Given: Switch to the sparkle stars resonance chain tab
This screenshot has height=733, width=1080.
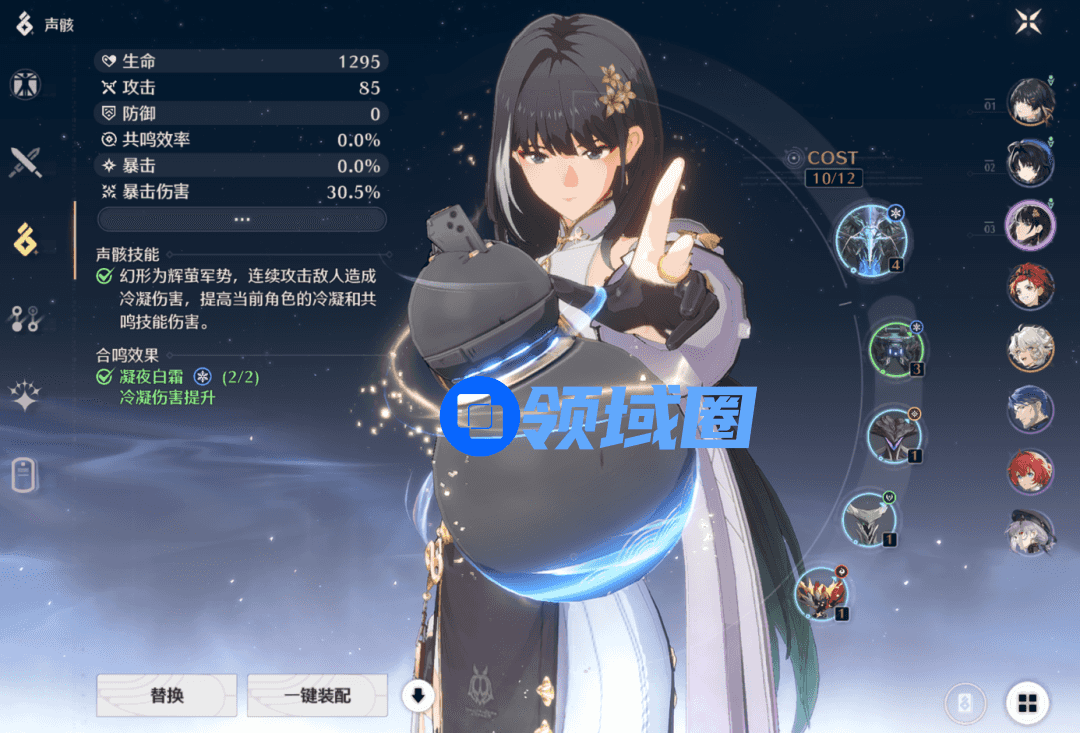Looking at the screenshot, I should [x=25, y=397].
